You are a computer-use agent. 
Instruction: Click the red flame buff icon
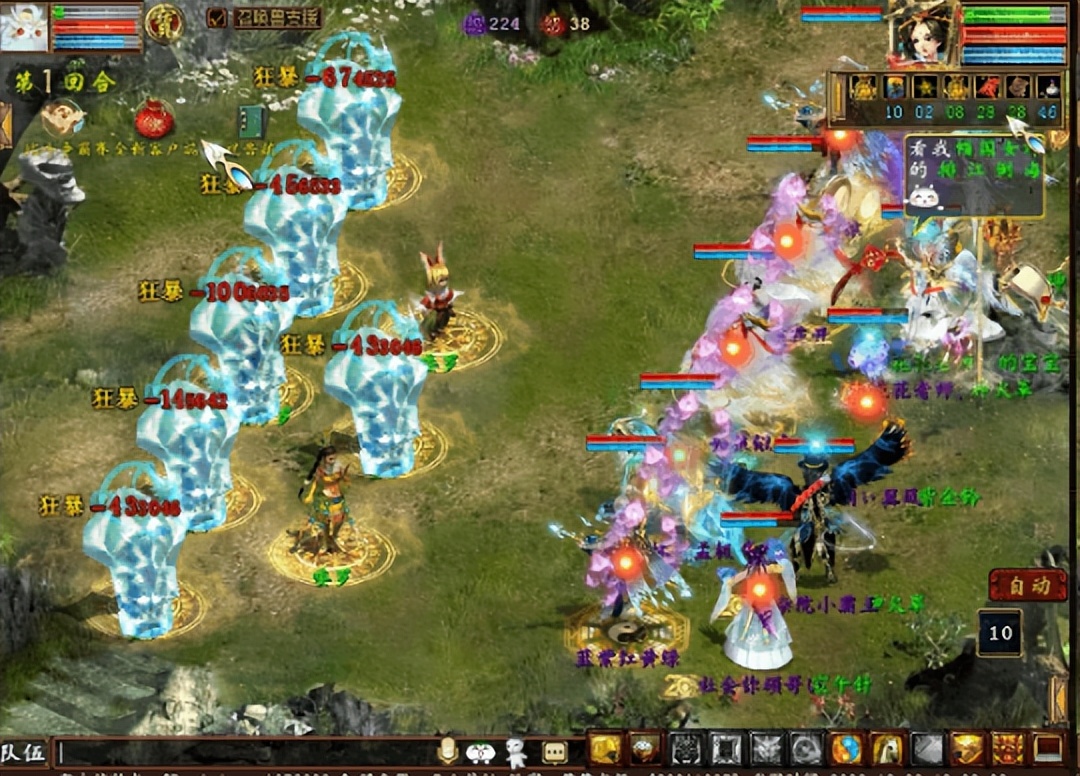(987, 87)
